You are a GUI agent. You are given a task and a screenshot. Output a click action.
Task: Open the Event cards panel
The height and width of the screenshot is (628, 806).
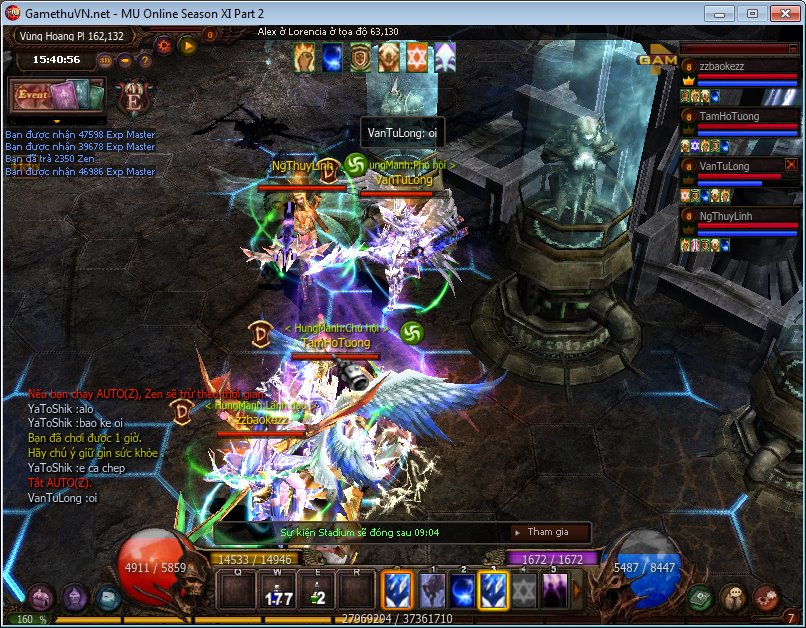pyautogui.click(x=58, y=95)
